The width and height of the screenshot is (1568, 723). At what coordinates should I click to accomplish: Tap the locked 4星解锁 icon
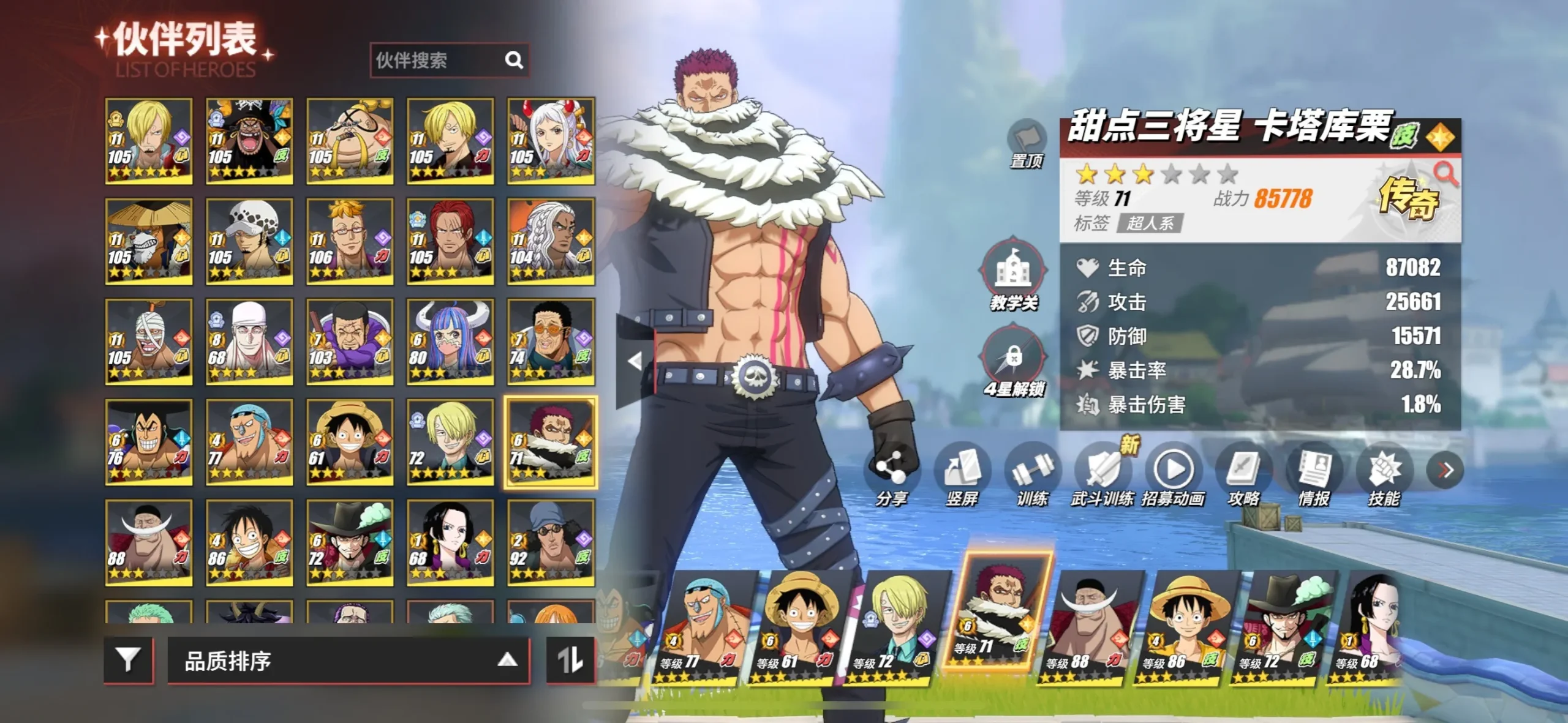(x=1013, y=357)
